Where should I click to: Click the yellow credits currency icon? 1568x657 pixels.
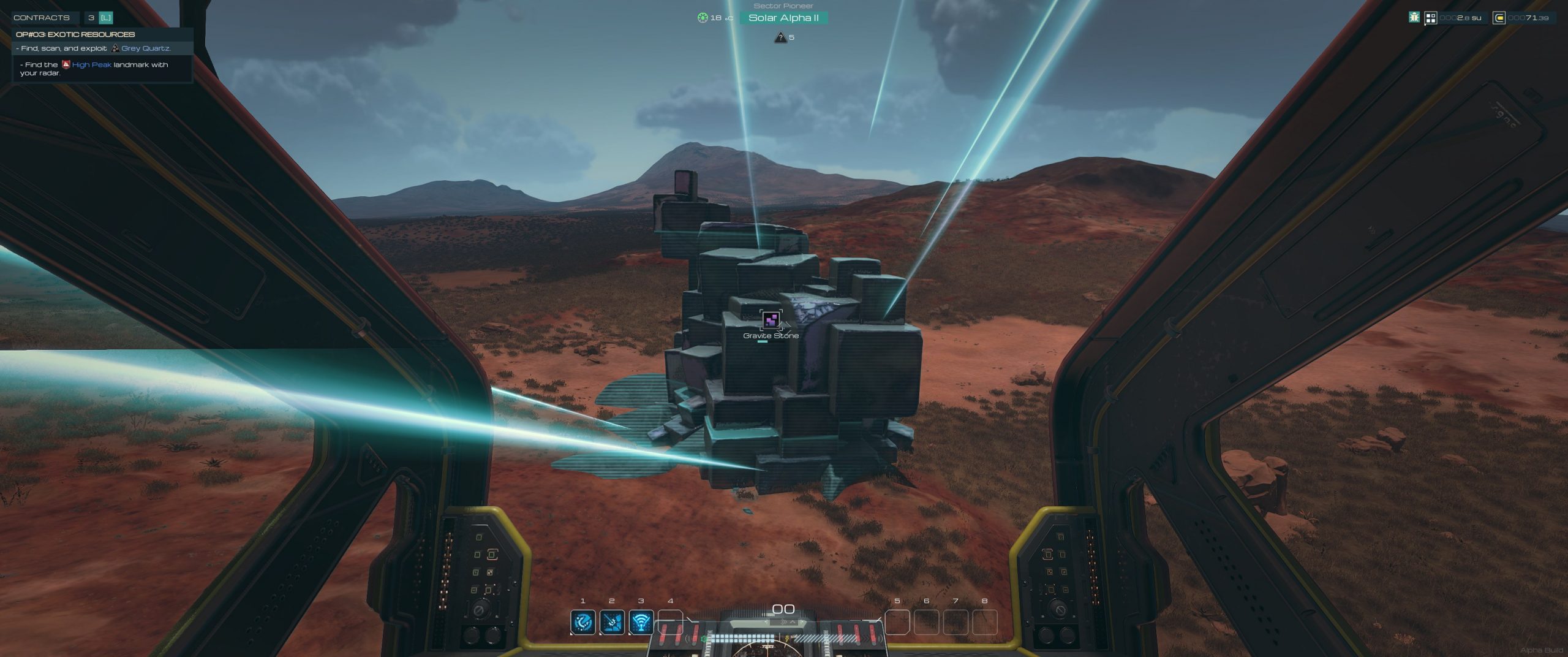[x=1499, y=18]
